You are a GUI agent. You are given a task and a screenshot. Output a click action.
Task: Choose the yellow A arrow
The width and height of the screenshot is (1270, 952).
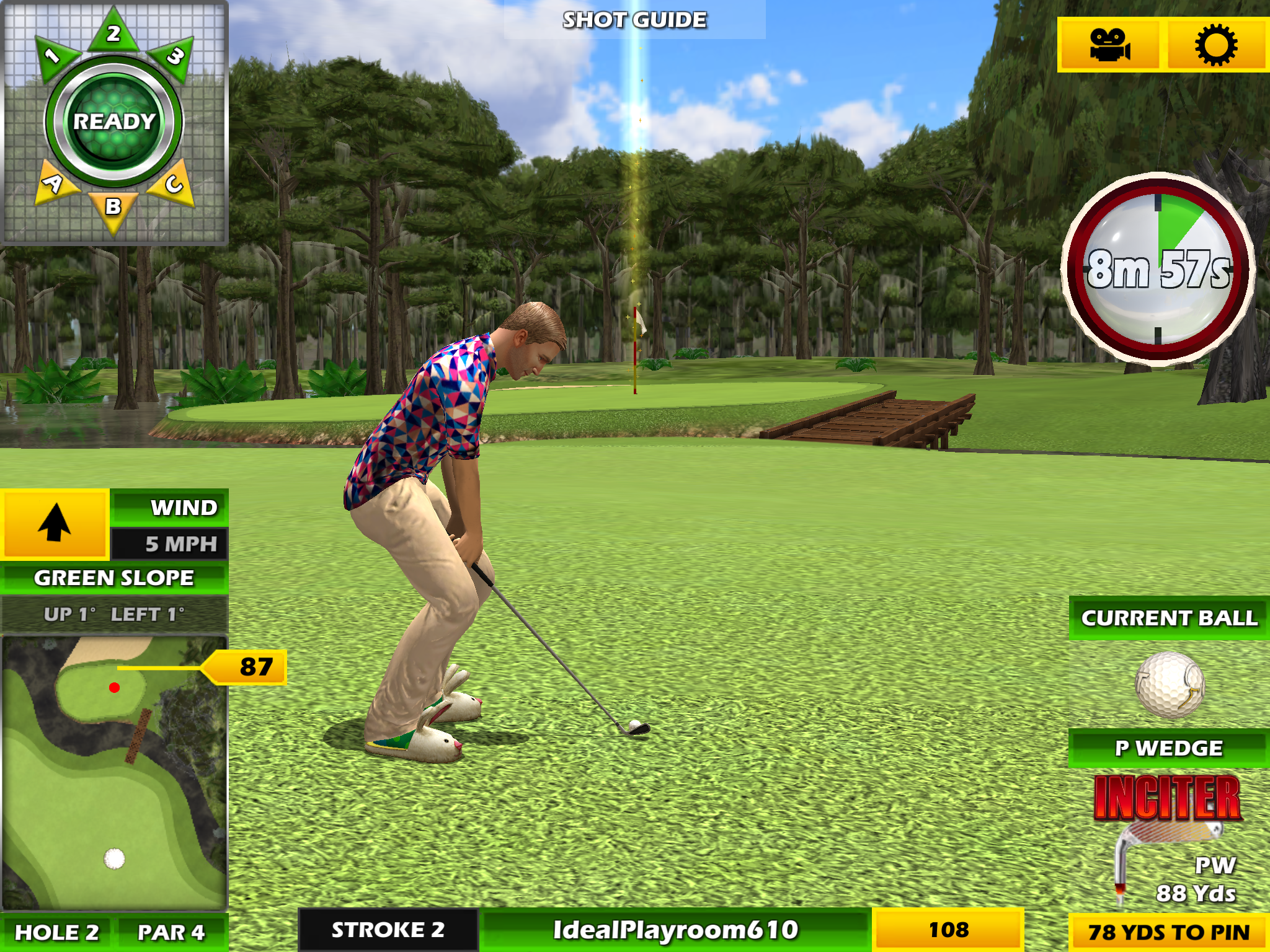pos(55,183)
